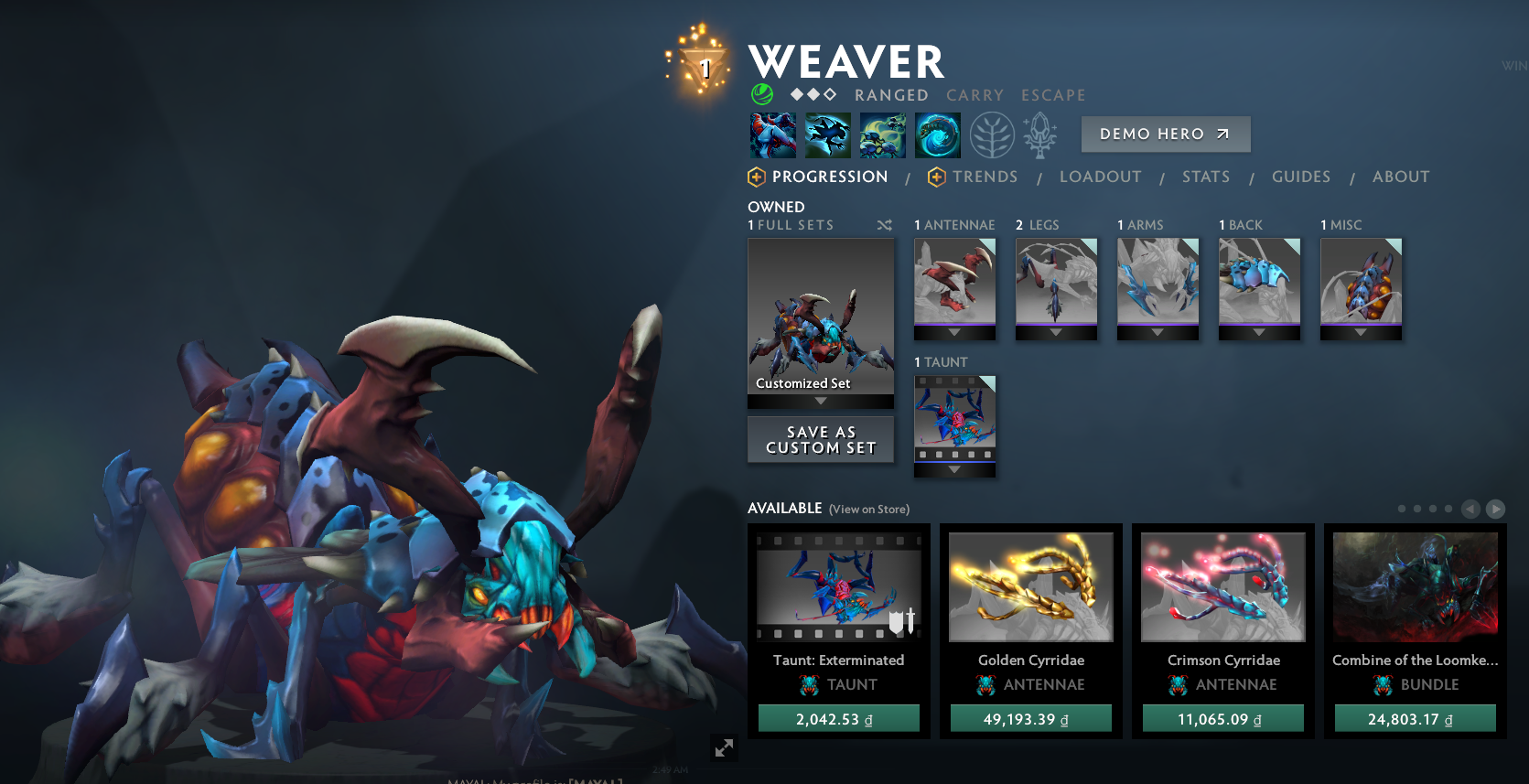Advance available items with the right arrow
This screenshot has height=784, width=1529.
pyautogui.click(x=1496, y=509)
